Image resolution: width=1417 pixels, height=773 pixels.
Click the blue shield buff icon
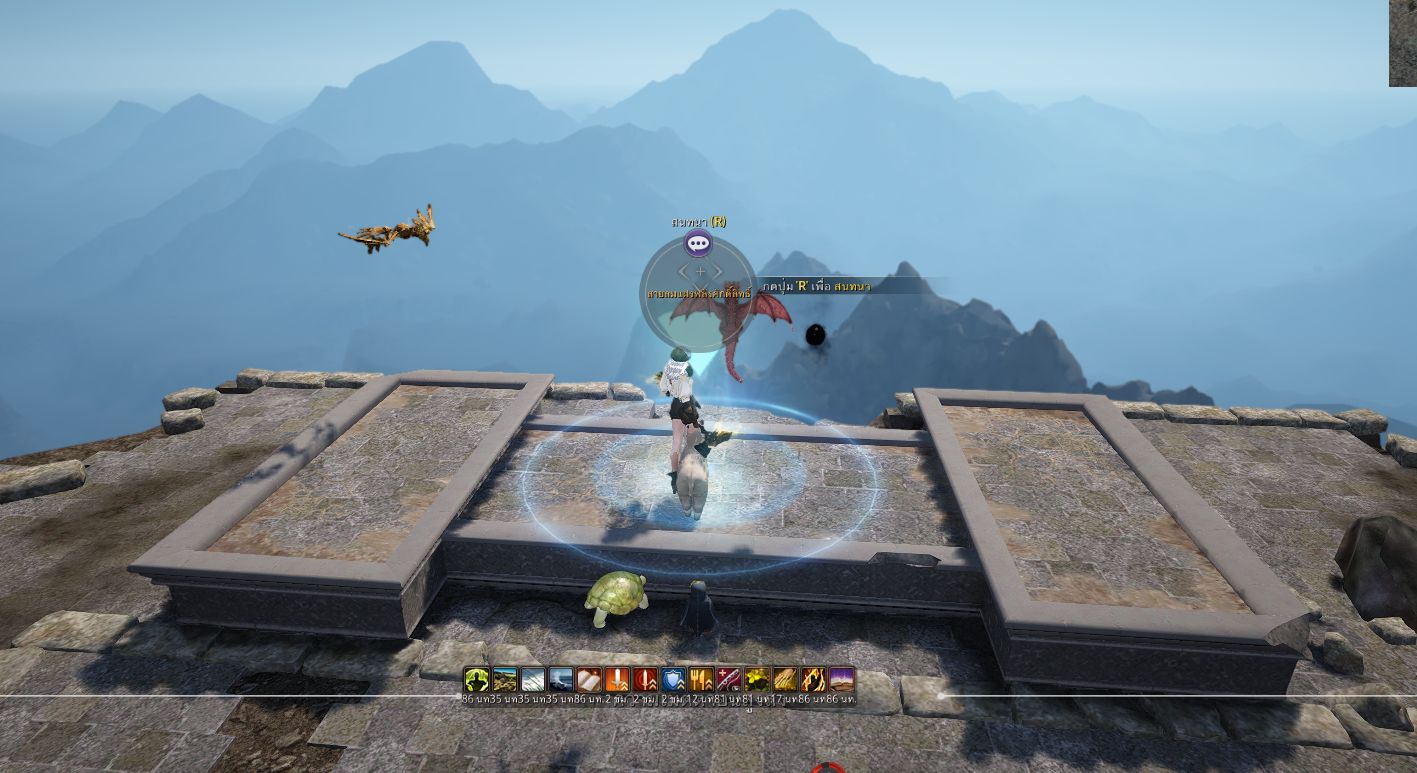[x=673, y=680]
